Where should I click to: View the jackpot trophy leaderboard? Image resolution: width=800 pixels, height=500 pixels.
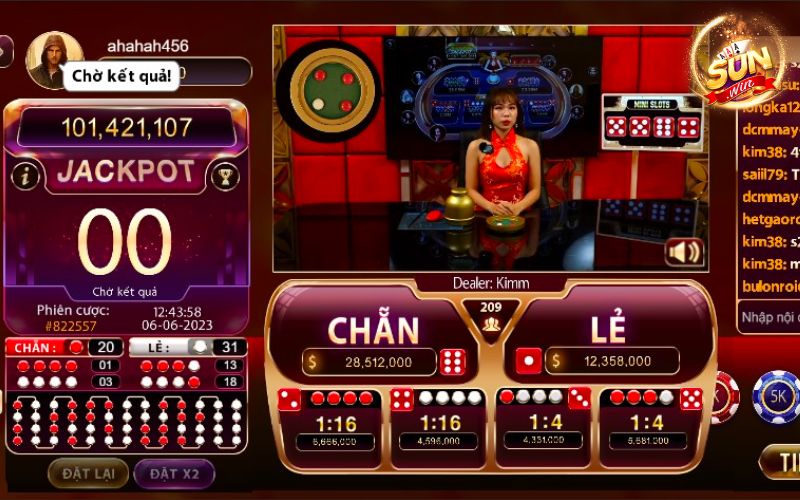222,176
